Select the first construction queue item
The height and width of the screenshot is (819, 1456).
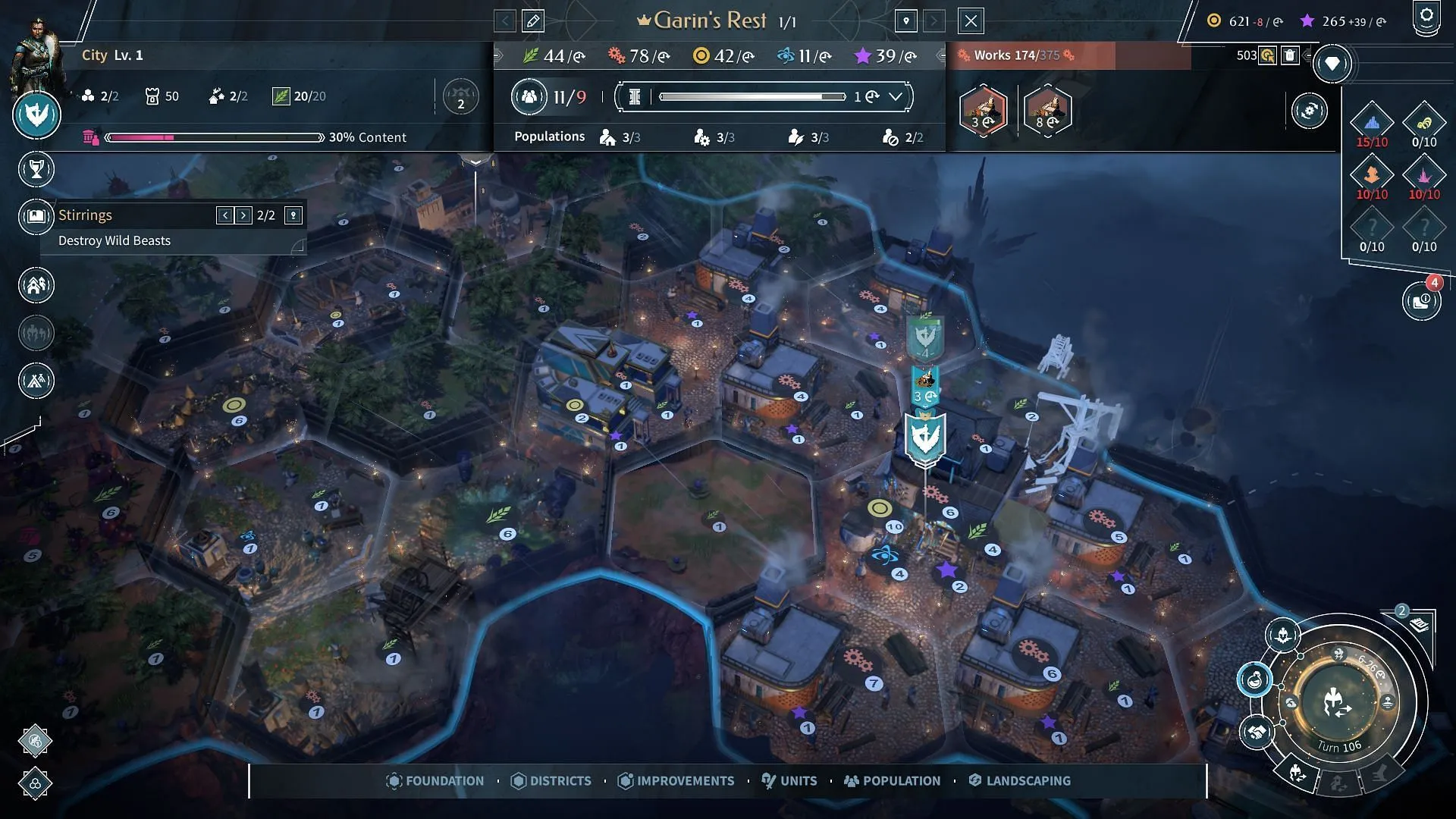(x=984, y=111)
